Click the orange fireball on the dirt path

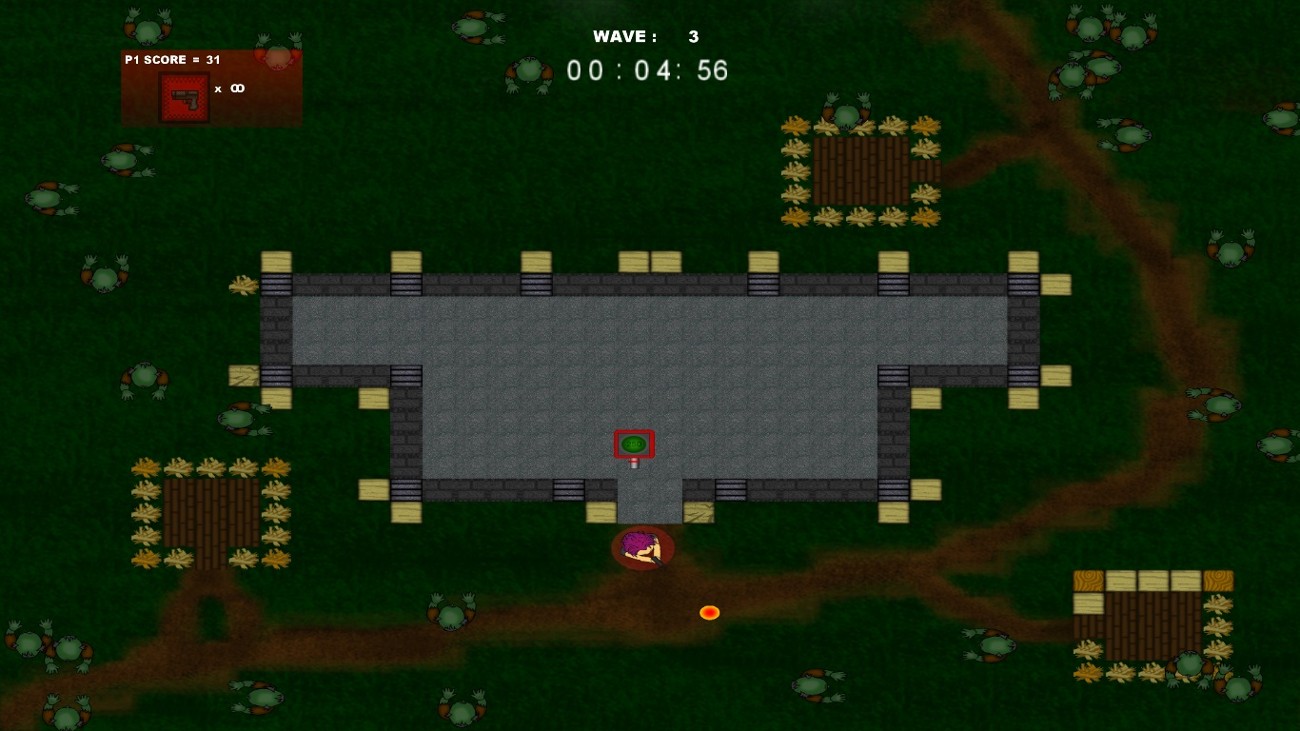tap(710, 612)
